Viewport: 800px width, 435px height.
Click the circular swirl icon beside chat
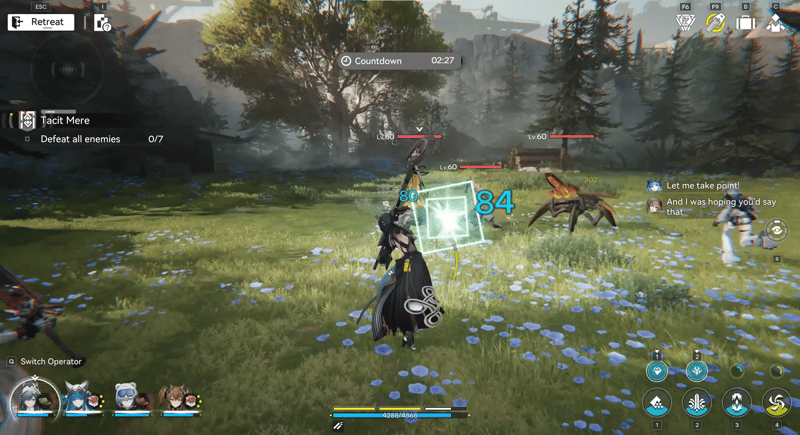pyautogui.click(x=776, y=232)
